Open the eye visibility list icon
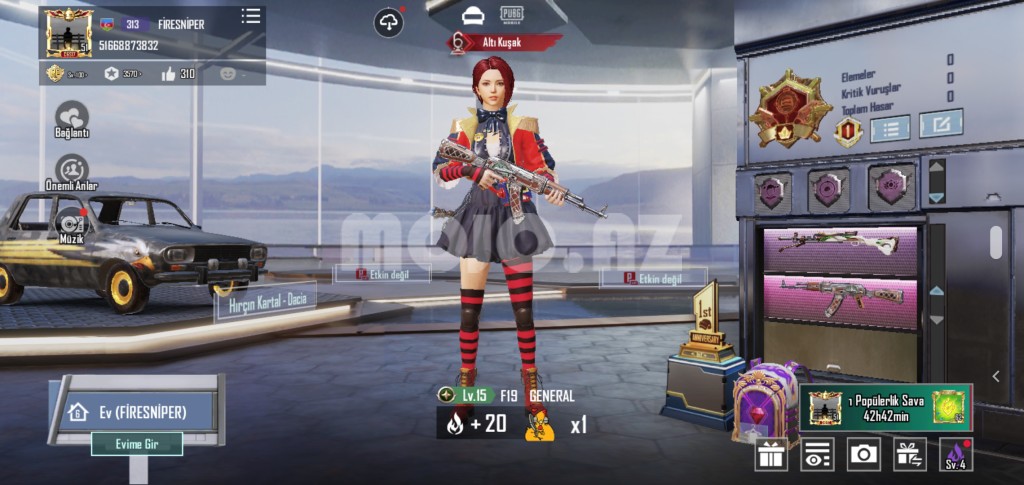The width and height of the screenshot is (1024, 485). click(817, 454)
